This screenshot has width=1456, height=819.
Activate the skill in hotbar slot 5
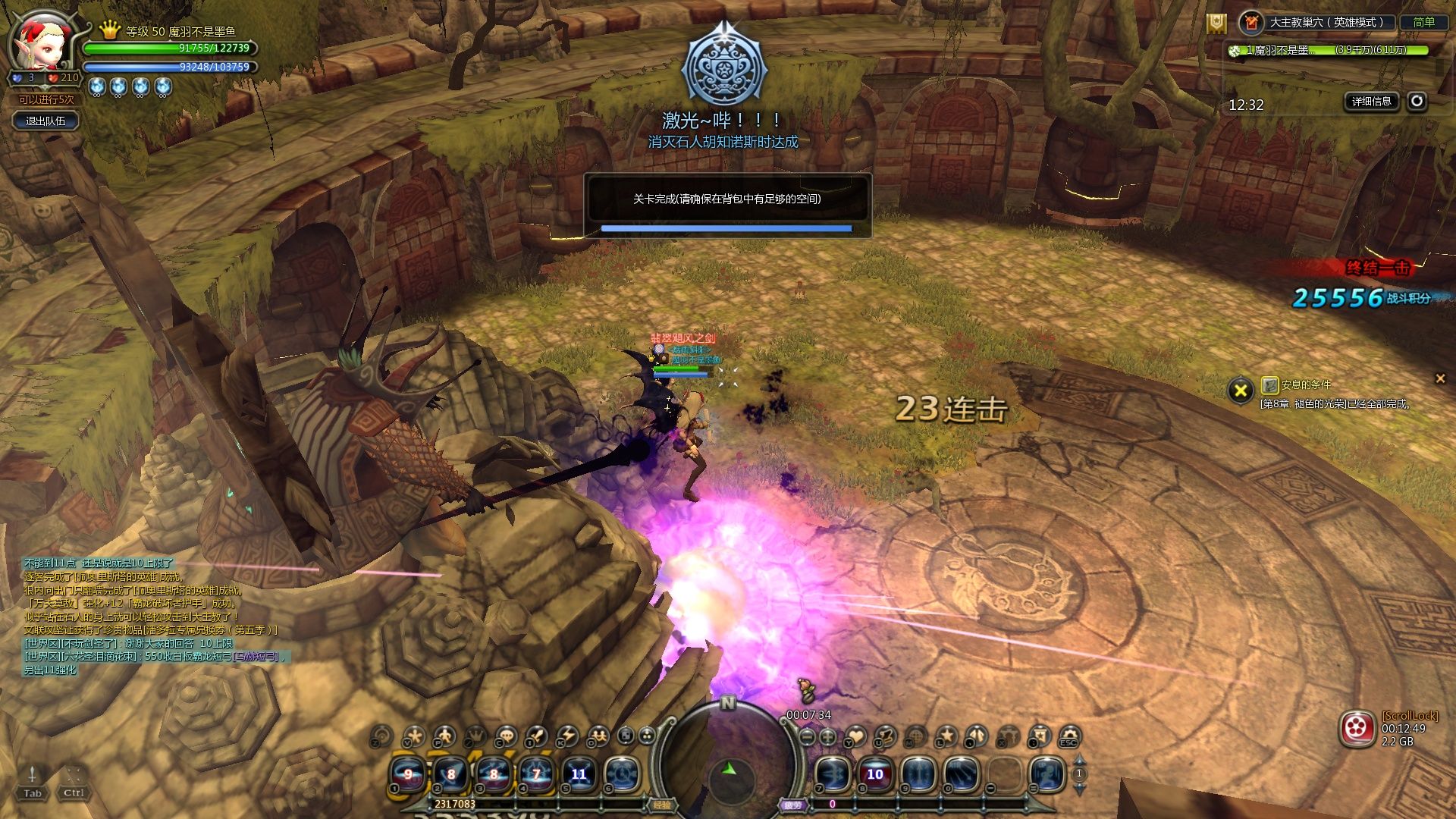(x=579, y=774)
